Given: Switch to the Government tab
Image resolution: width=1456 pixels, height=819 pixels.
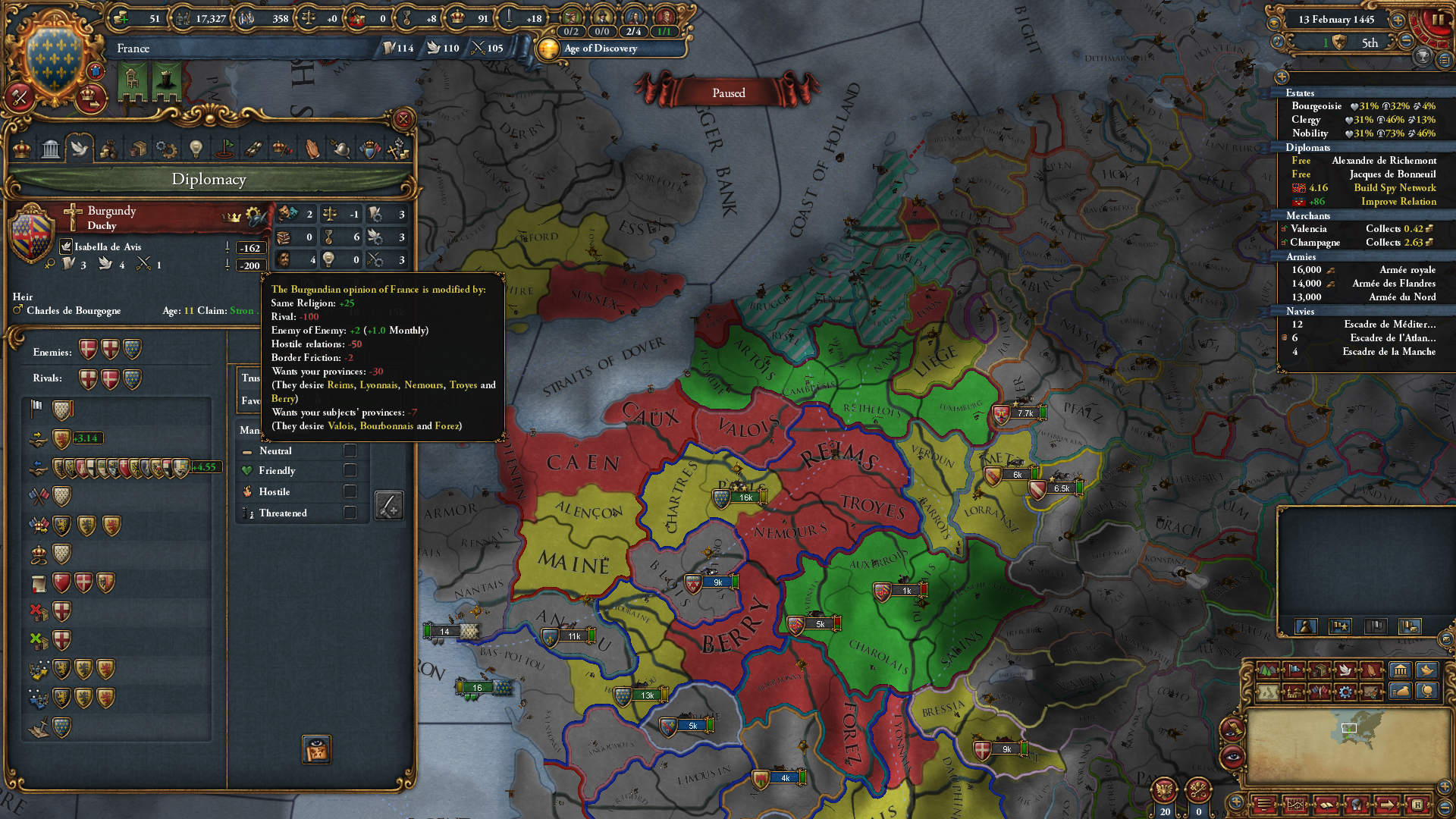Looking at the screenshot, I should [50, 148].
